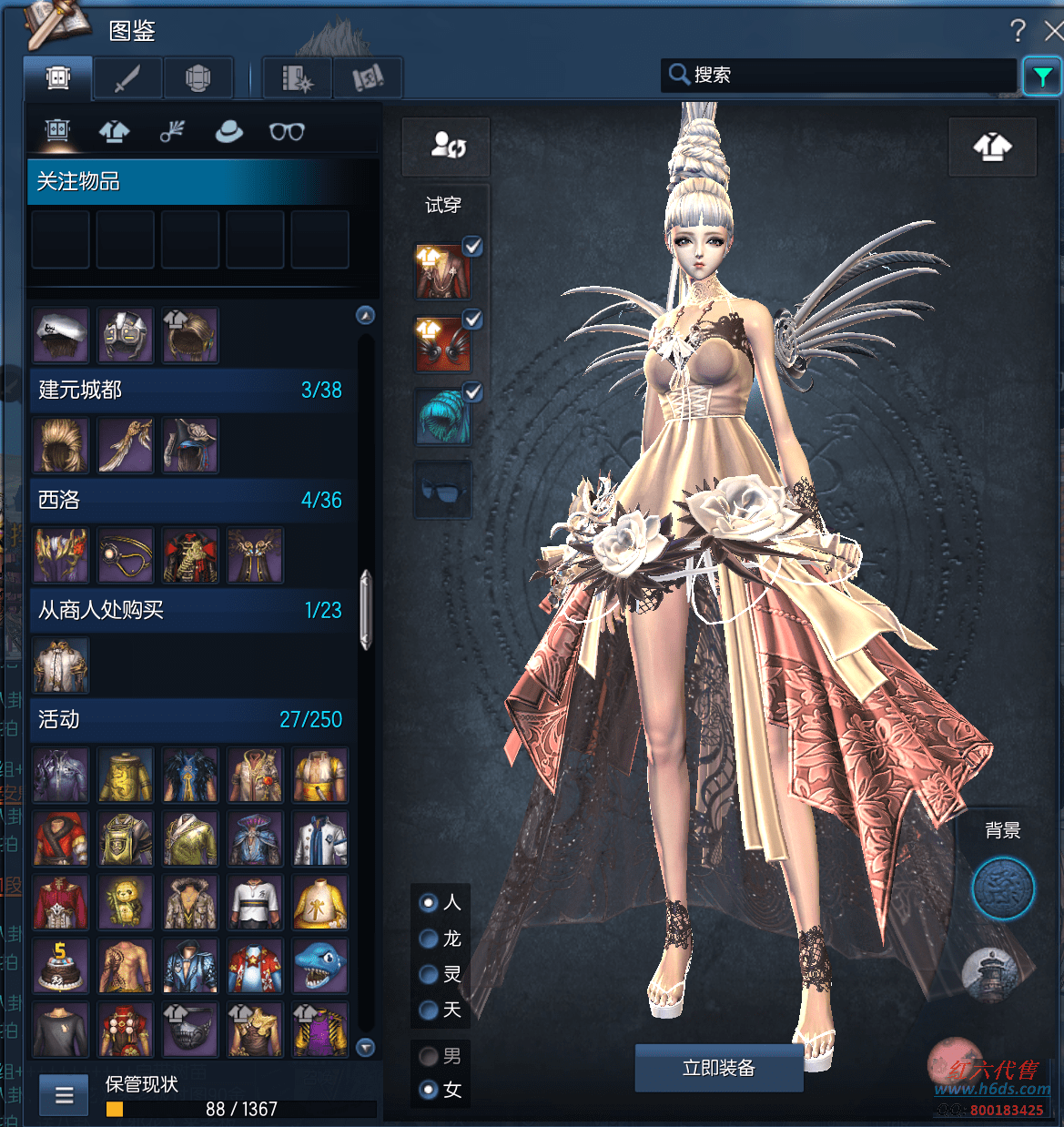Open the 从商人处购买 collection header

pos(189,610)
